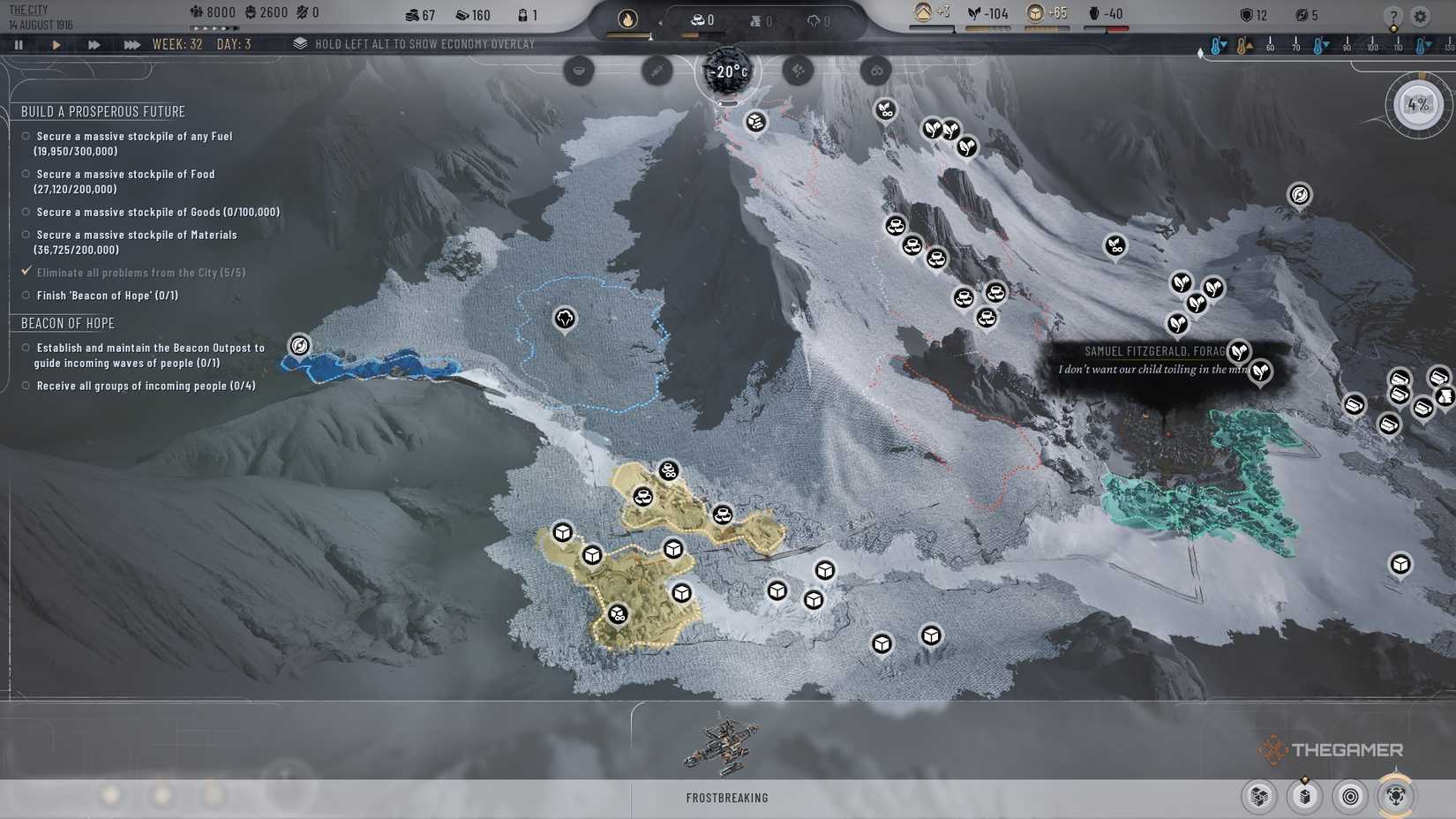Pause the game with the pause button
This screenshot has width=1456, height=819.
pyautogui.click(x=19, y=43)
